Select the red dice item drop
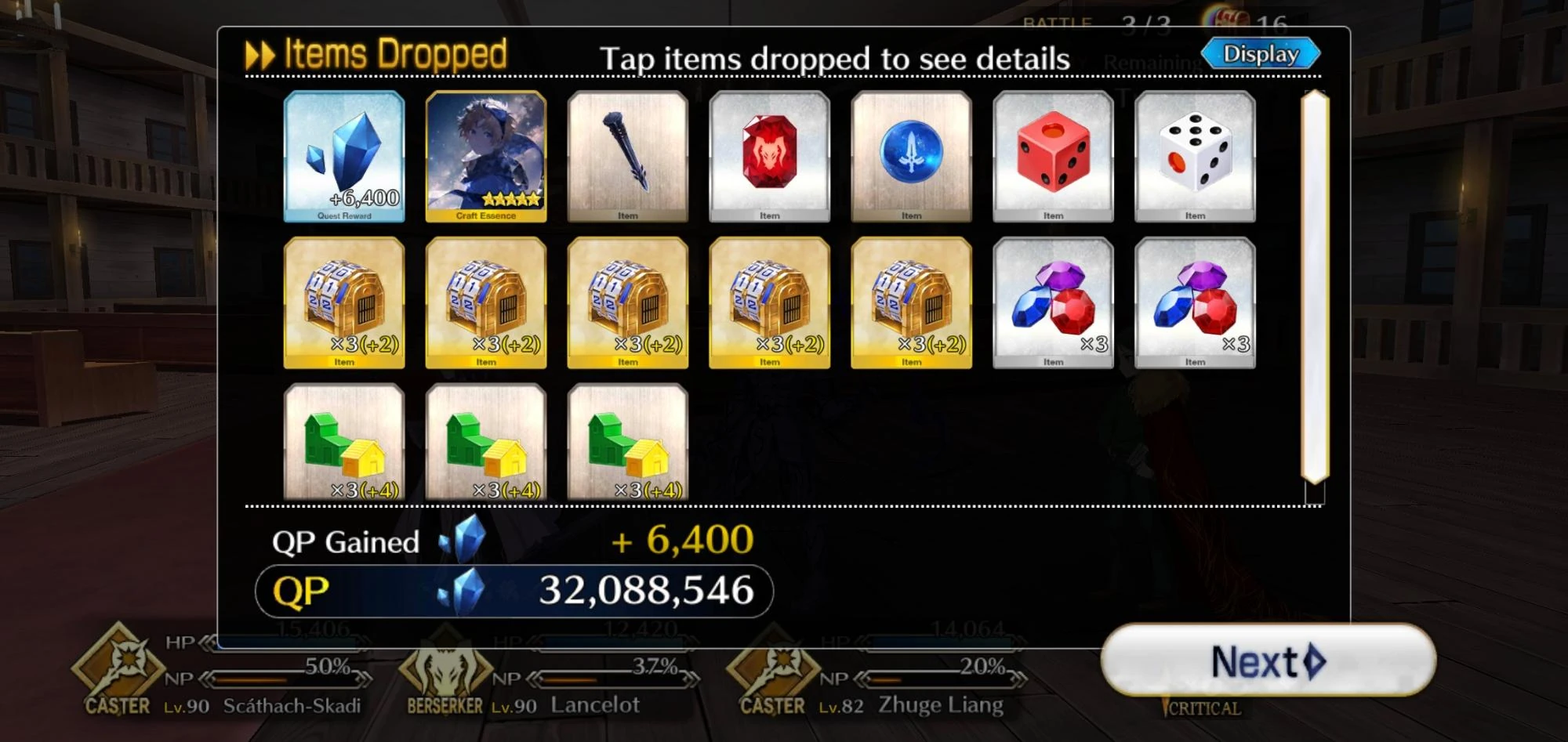 pyautogui.click(x=1052, y=155)
